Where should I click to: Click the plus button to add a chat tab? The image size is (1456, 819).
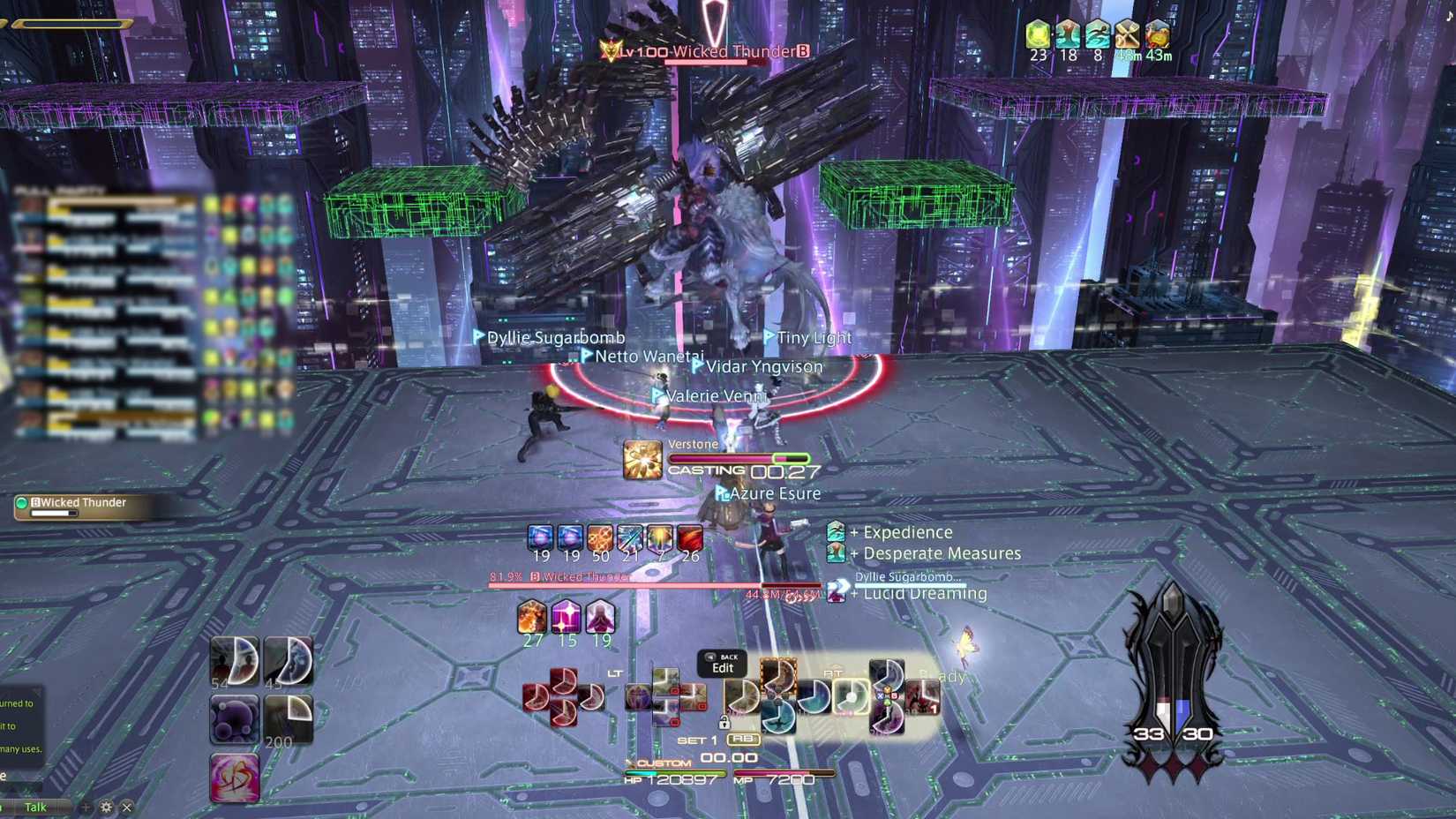[86, 807]
